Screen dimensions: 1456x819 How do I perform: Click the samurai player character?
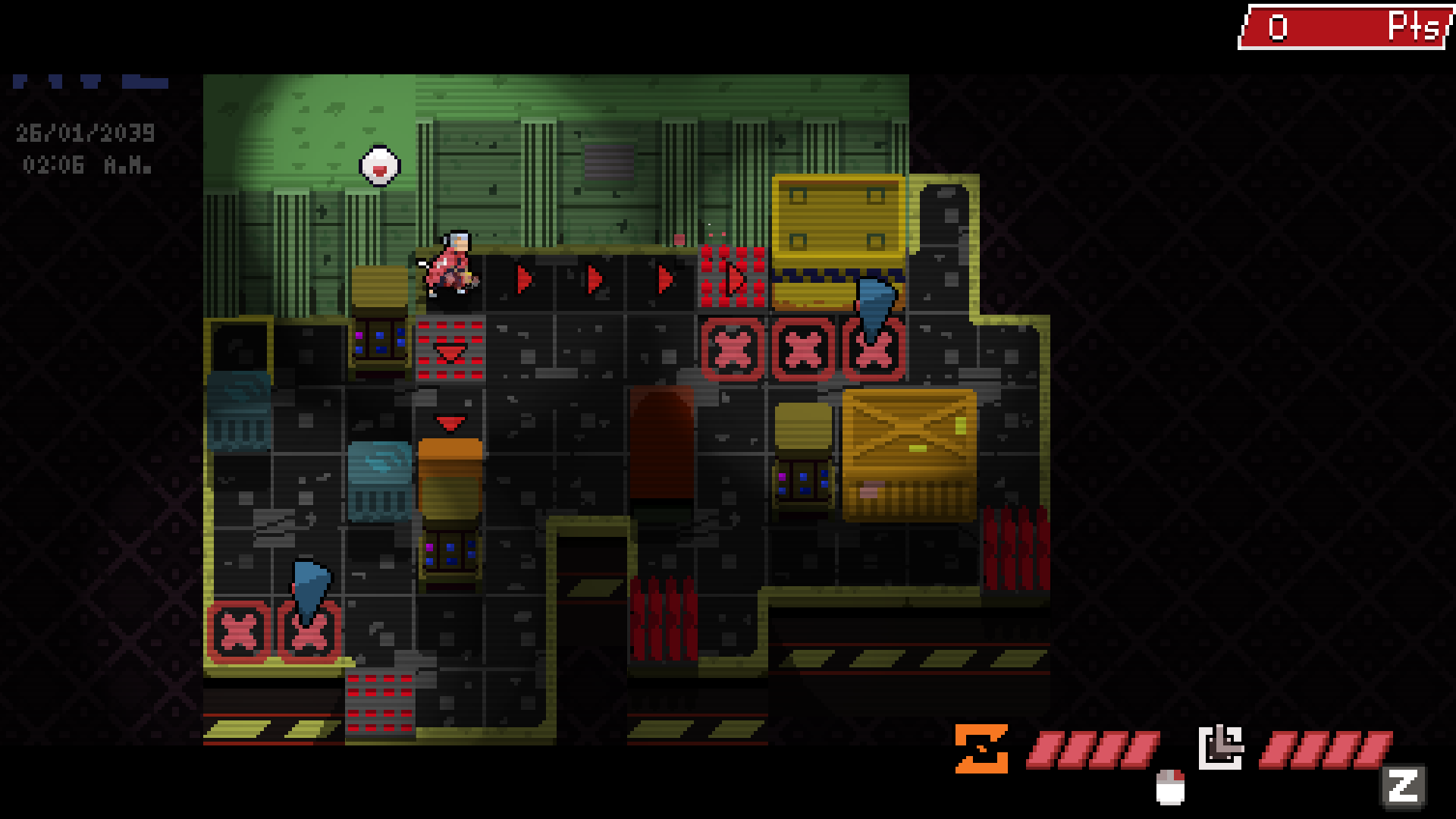click(x=451, y=262)
